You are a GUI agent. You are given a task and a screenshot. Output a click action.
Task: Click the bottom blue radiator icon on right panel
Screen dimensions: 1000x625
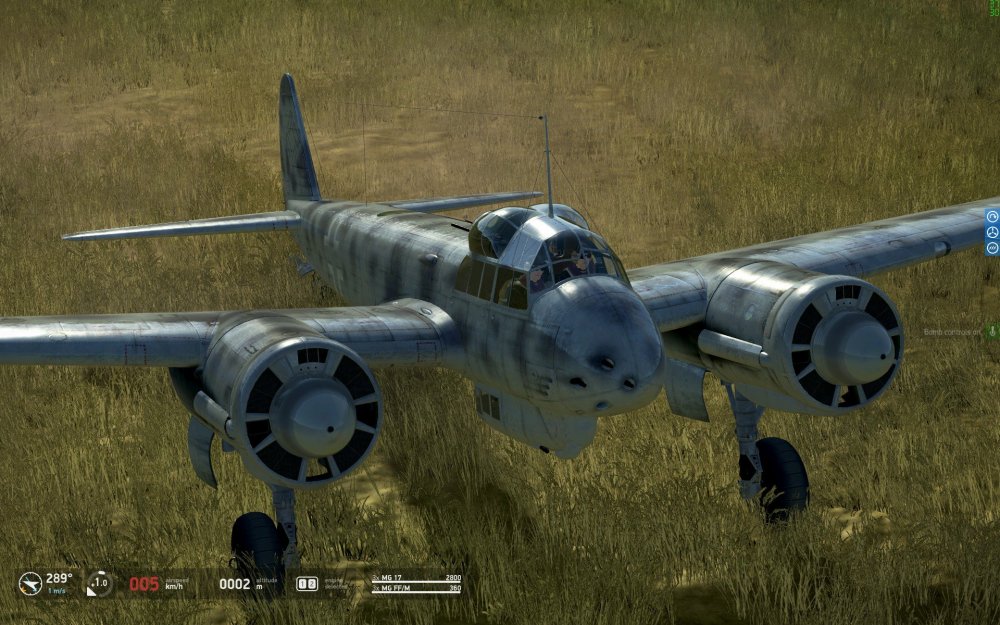tap(992, 247)
